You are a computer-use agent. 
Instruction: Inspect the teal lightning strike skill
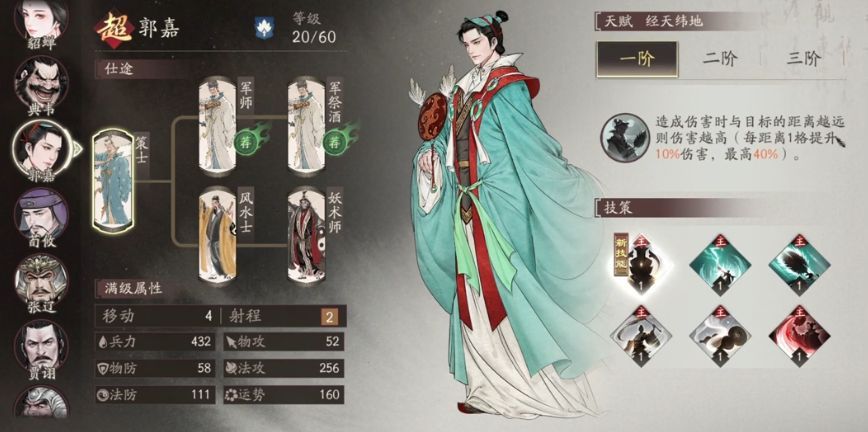[x=716, y=262]
